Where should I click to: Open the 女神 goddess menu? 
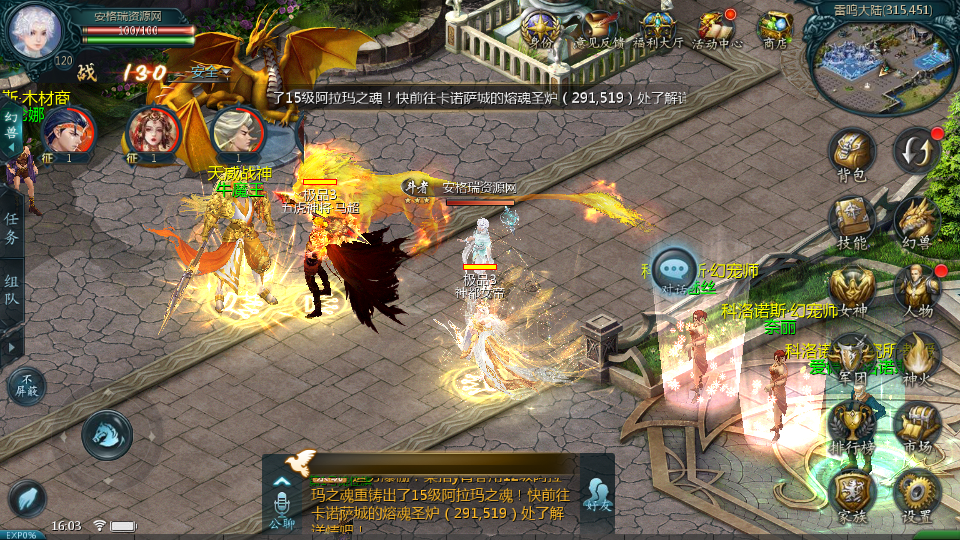pyautogui.click(x=852, y=288)
